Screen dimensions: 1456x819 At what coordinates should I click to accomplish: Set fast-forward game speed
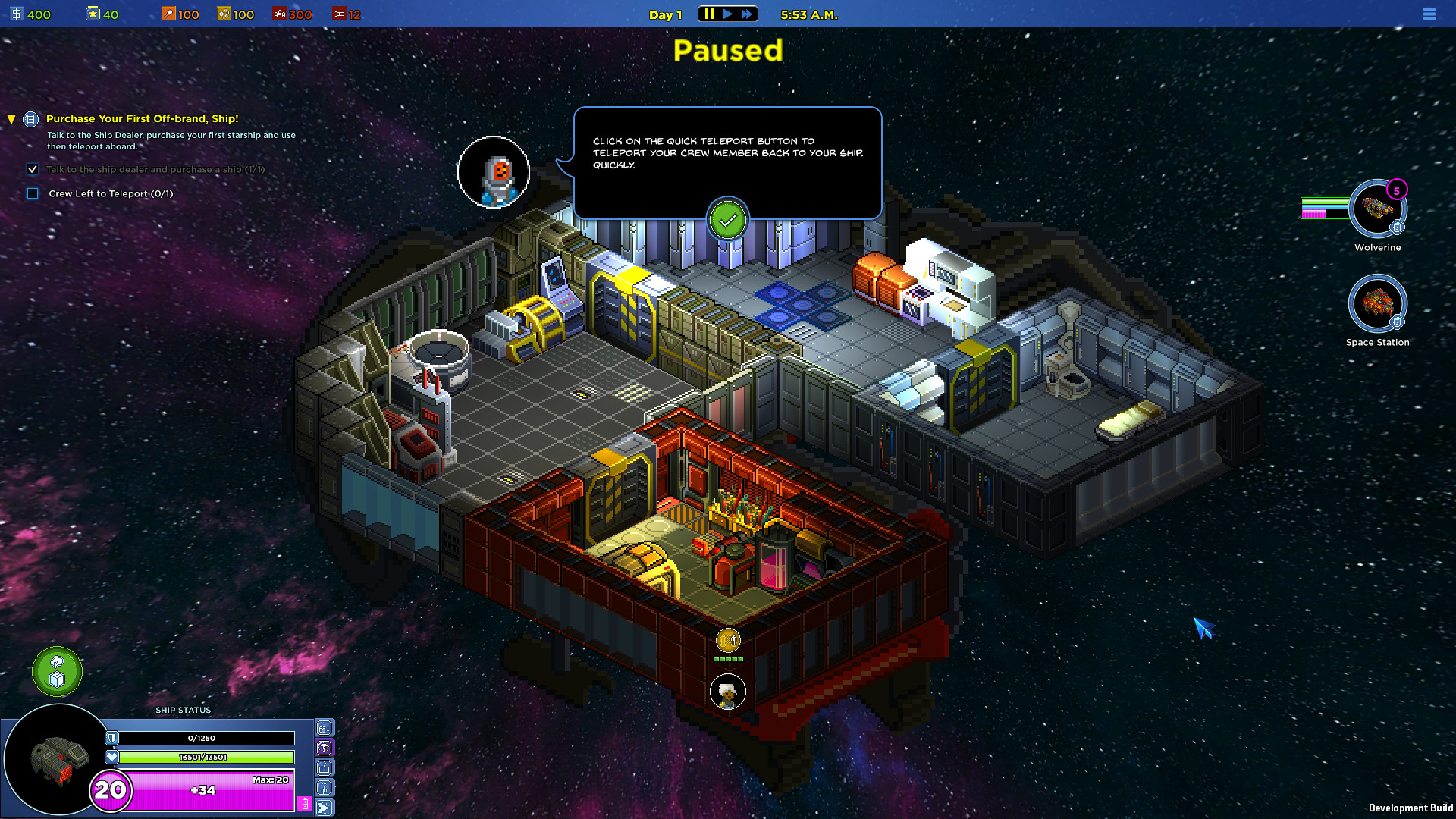click(x=747, y=14)
